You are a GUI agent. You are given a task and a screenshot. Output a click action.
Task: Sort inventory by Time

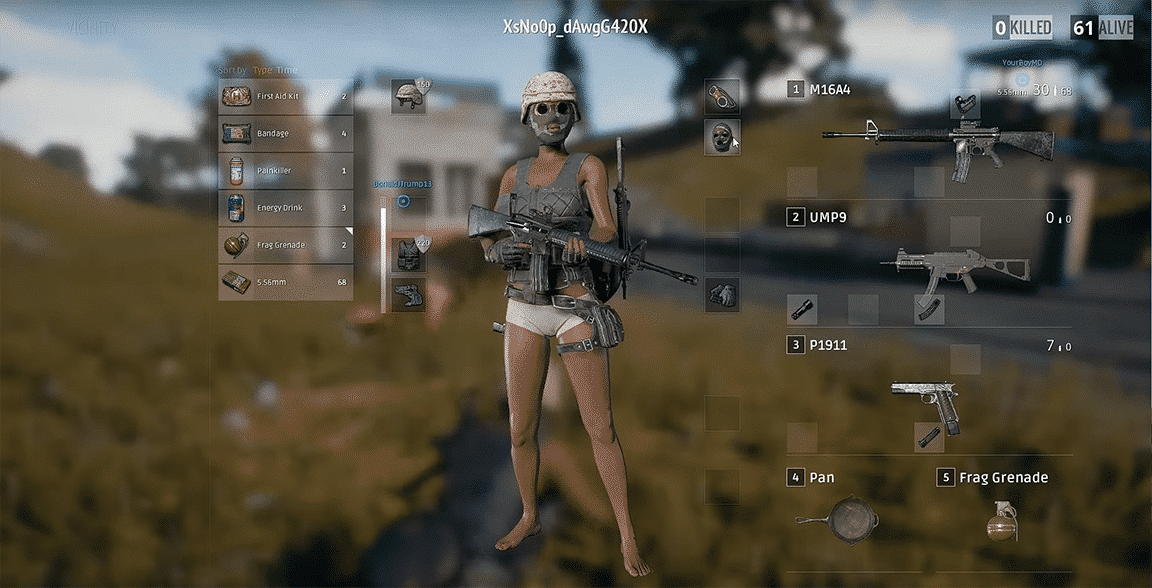coord(287,70)
